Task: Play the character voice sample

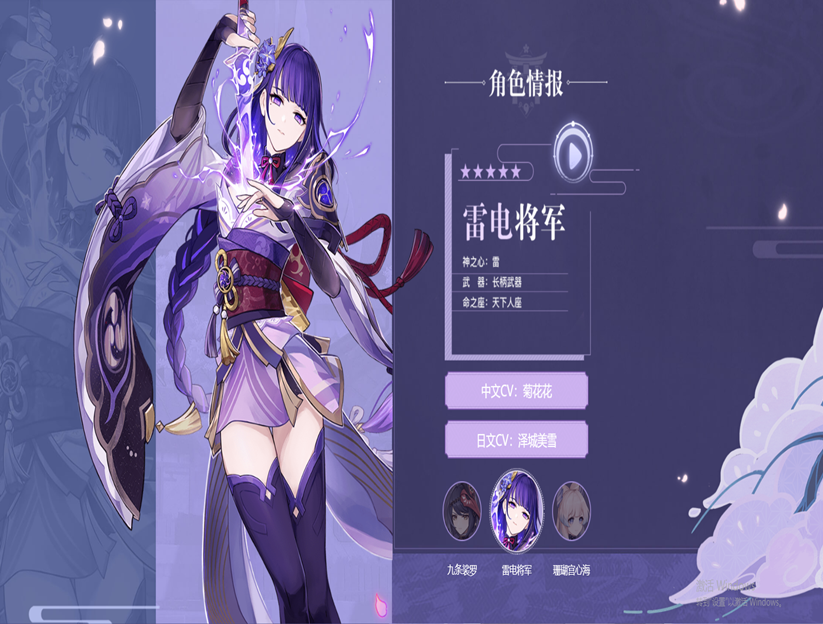Action: (571, 155)
